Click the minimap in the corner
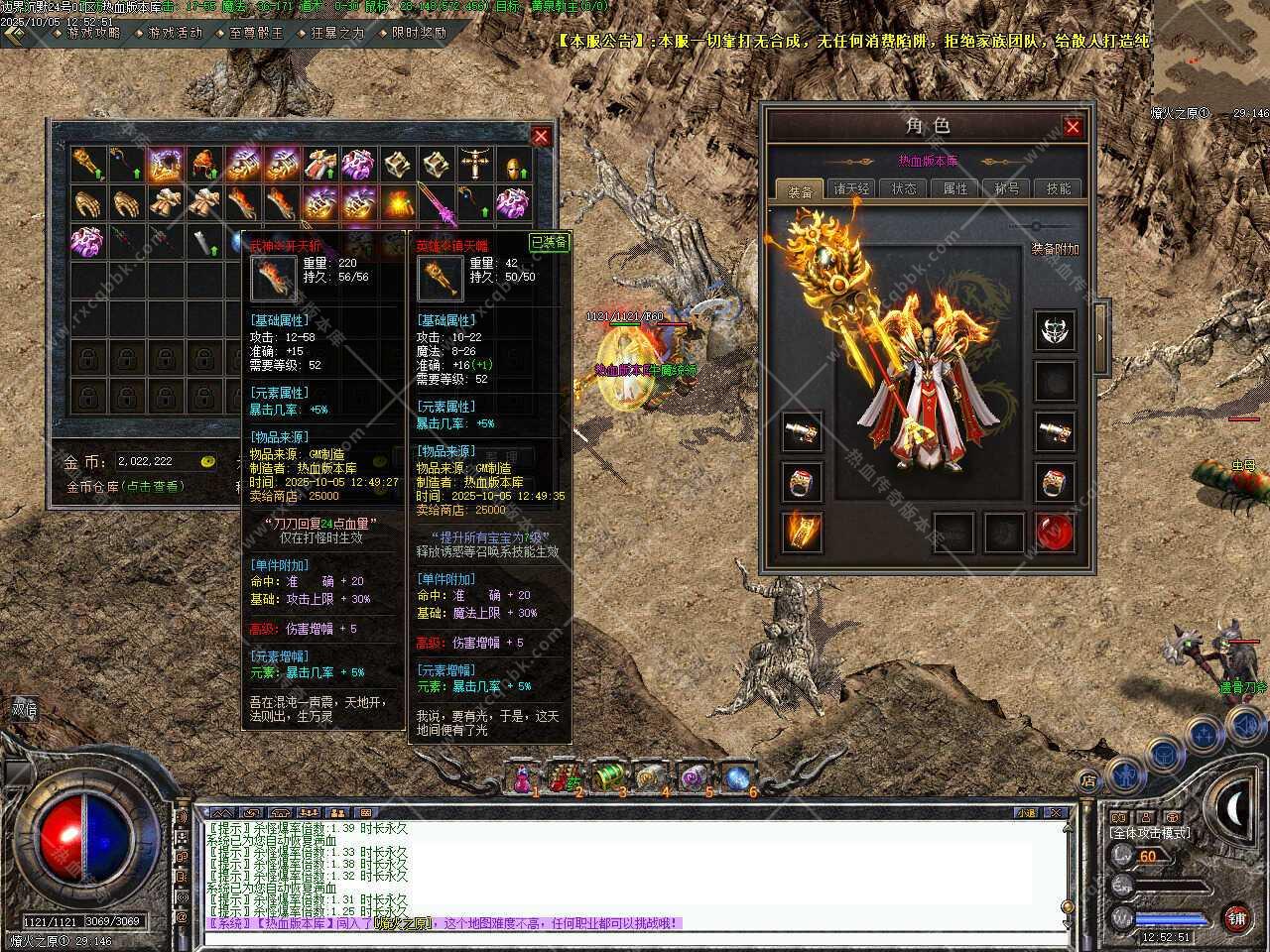 (x=1210, y=50)
